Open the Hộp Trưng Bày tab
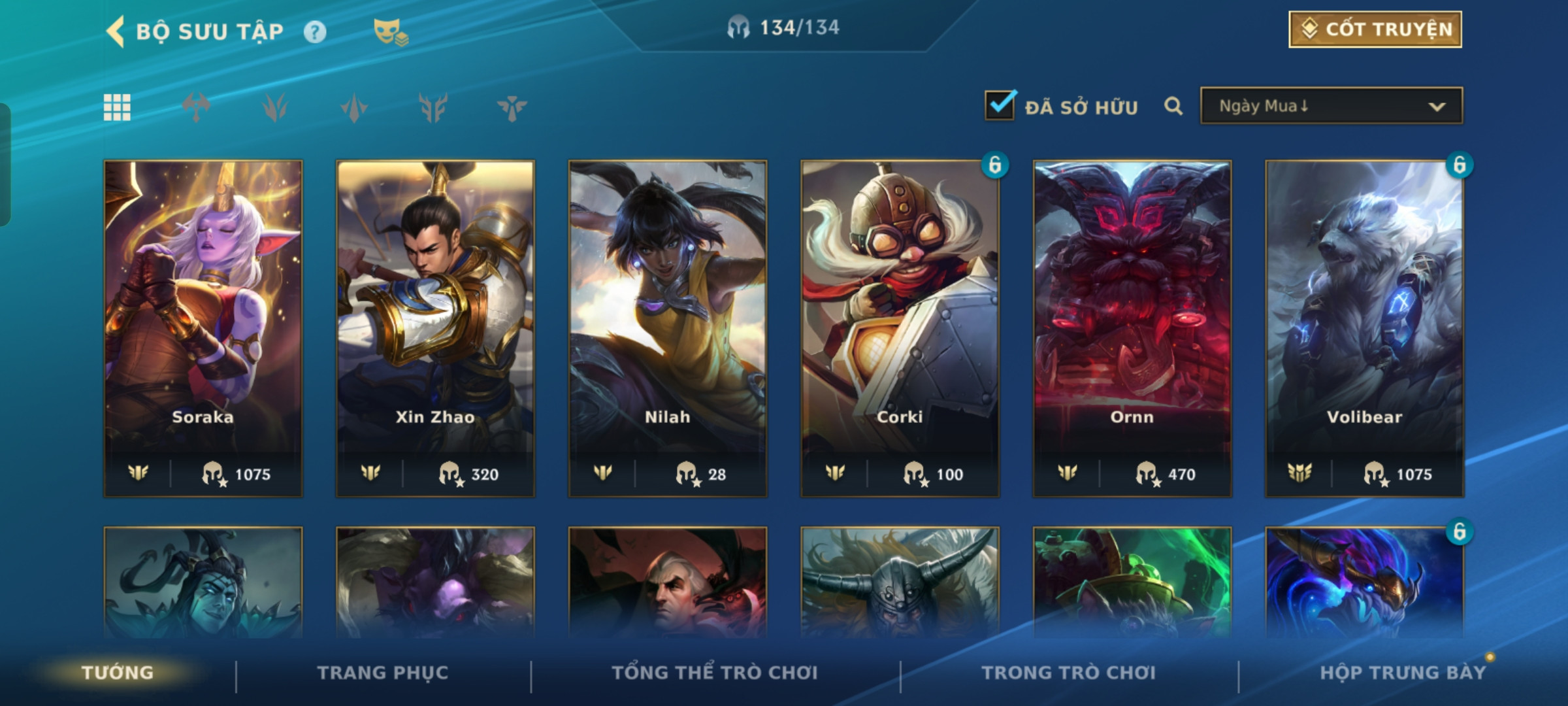1568x706 pixels. click(x=1403, y=673)
